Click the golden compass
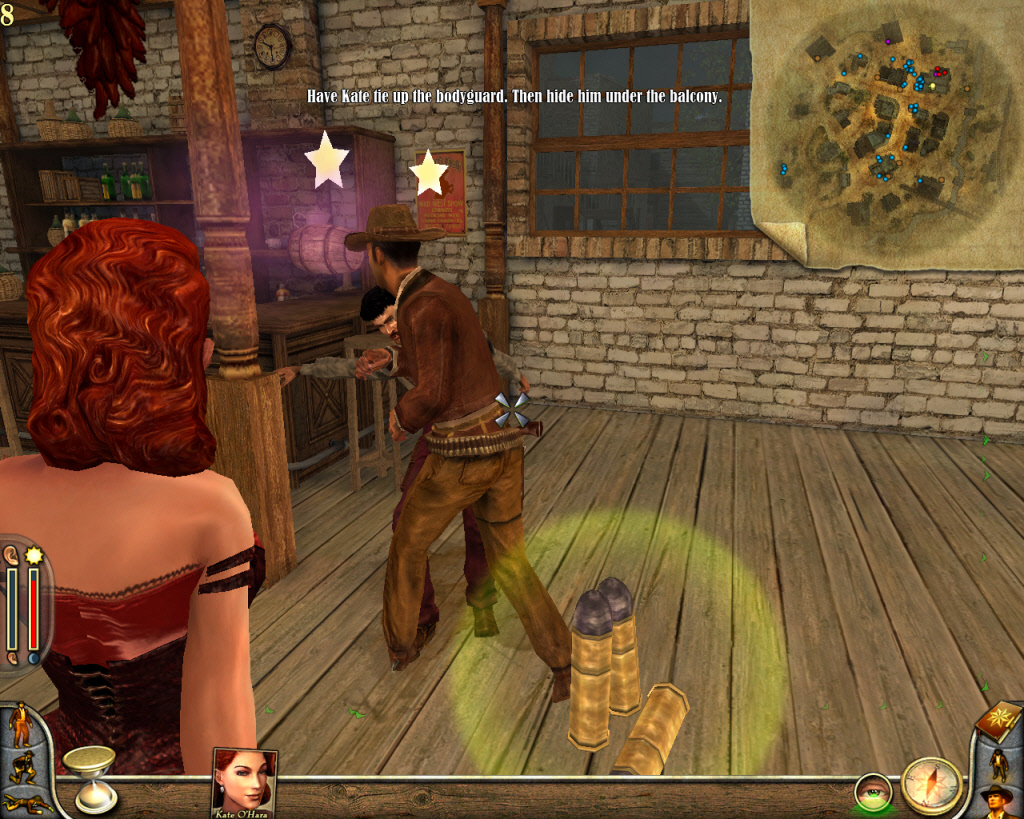The image size is (1024, 819). point(930,785)
